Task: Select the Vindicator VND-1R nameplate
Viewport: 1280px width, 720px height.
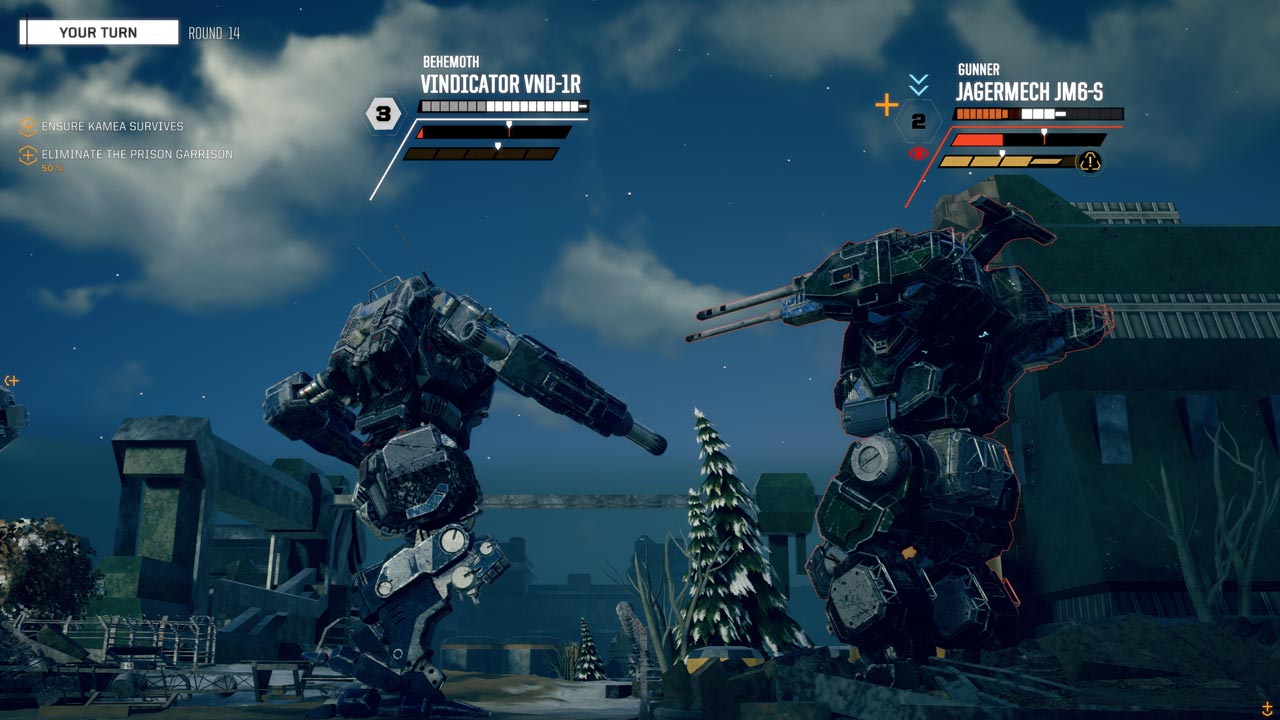Action: (x=500, y=84)
